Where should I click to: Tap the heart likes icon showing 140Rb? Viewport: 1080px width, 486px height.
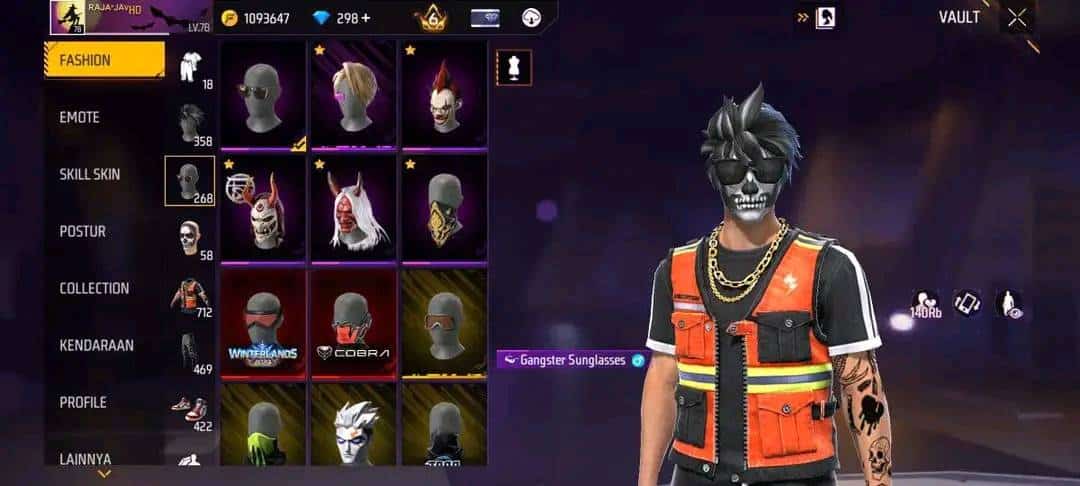pos(924,303)
